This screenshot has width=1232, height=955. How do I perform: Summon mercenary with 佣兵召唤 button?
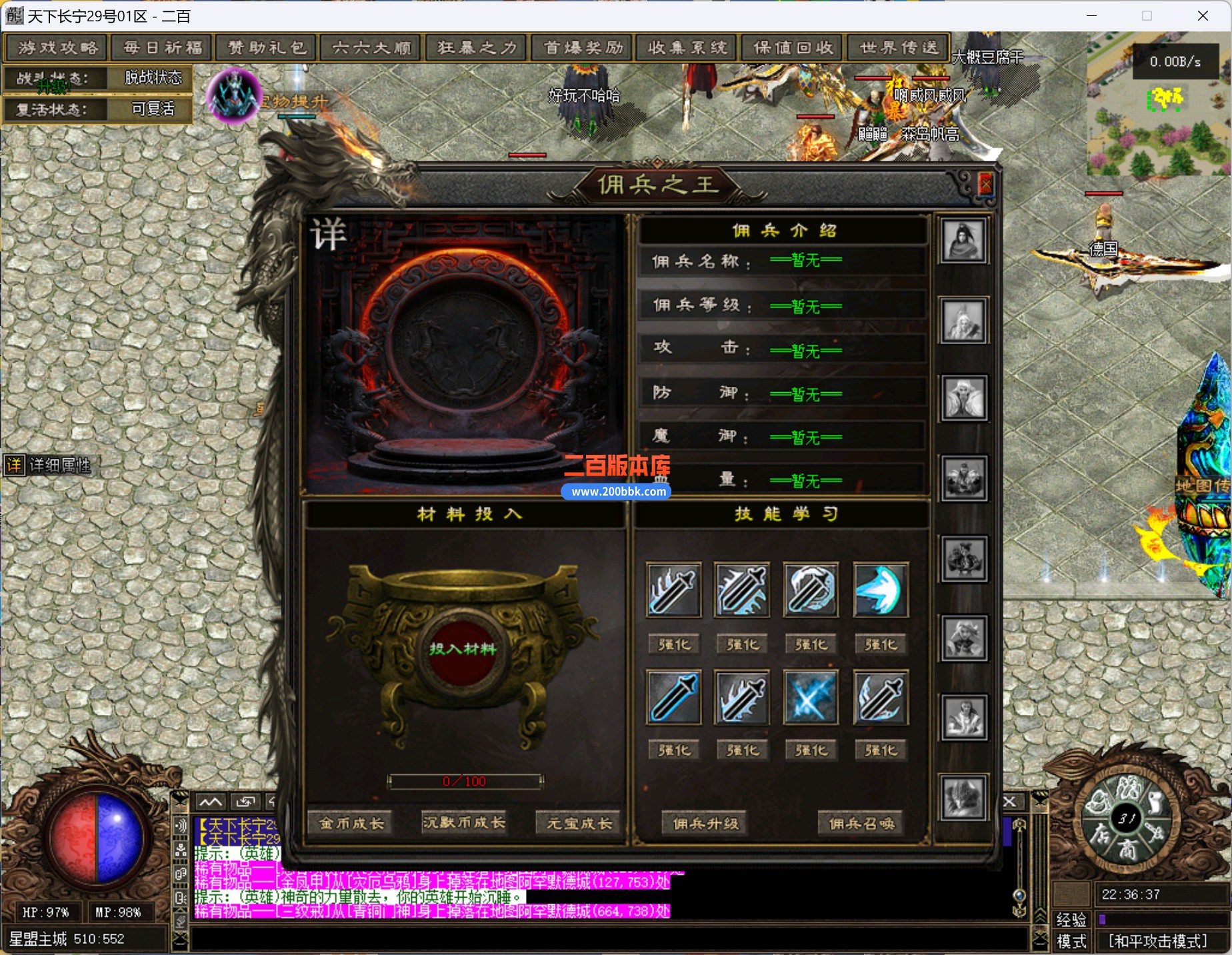(861, 824)
